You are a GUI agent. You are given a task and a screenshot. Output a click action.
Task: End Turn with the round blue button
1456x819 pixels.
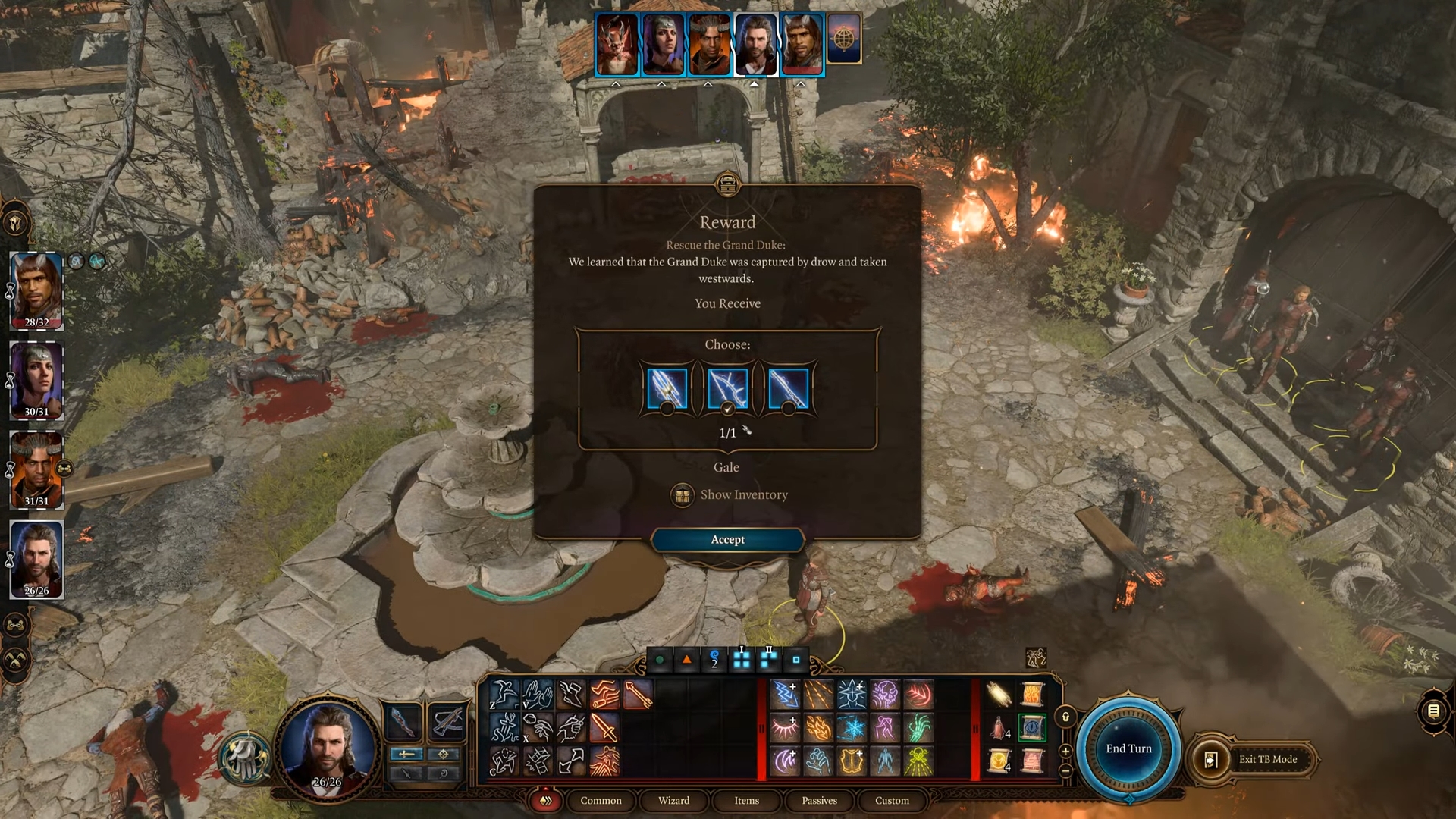(1128, 748)
